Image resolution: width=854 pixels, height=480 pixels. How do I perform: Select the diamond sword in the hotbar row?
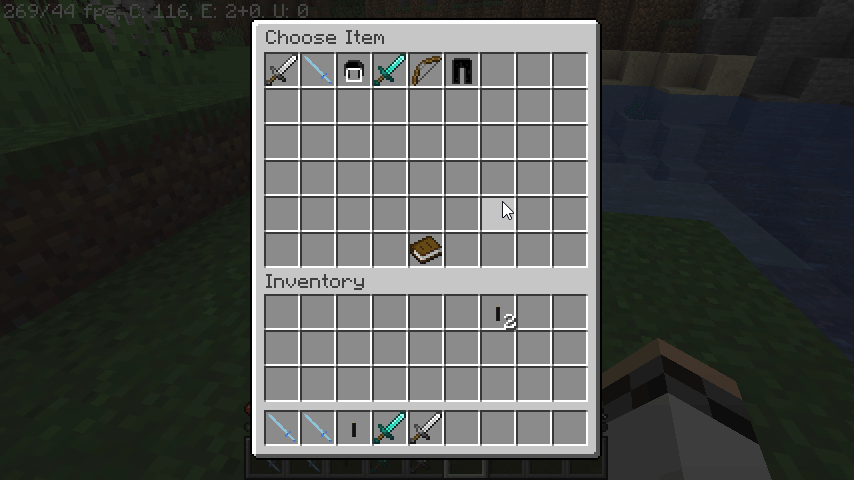390,429
